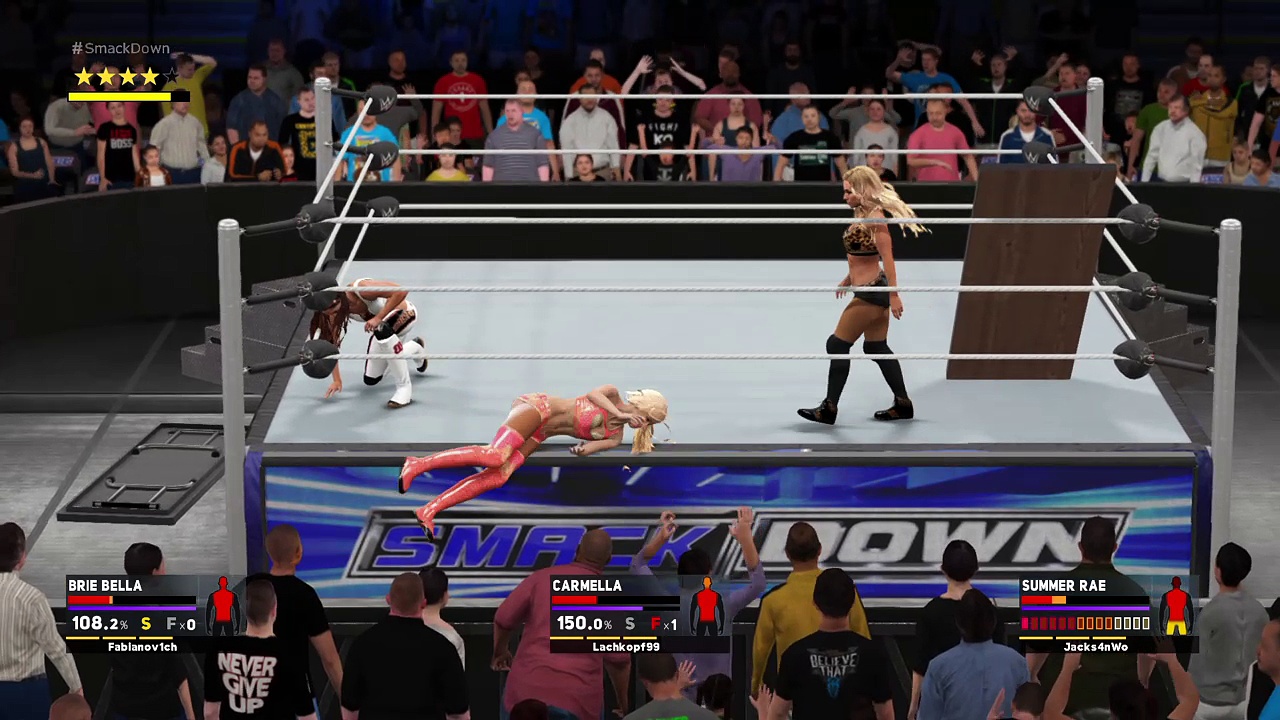Select Carmella's body damage silhouette
Screen dimensions: 1280x720
point(707,605)
